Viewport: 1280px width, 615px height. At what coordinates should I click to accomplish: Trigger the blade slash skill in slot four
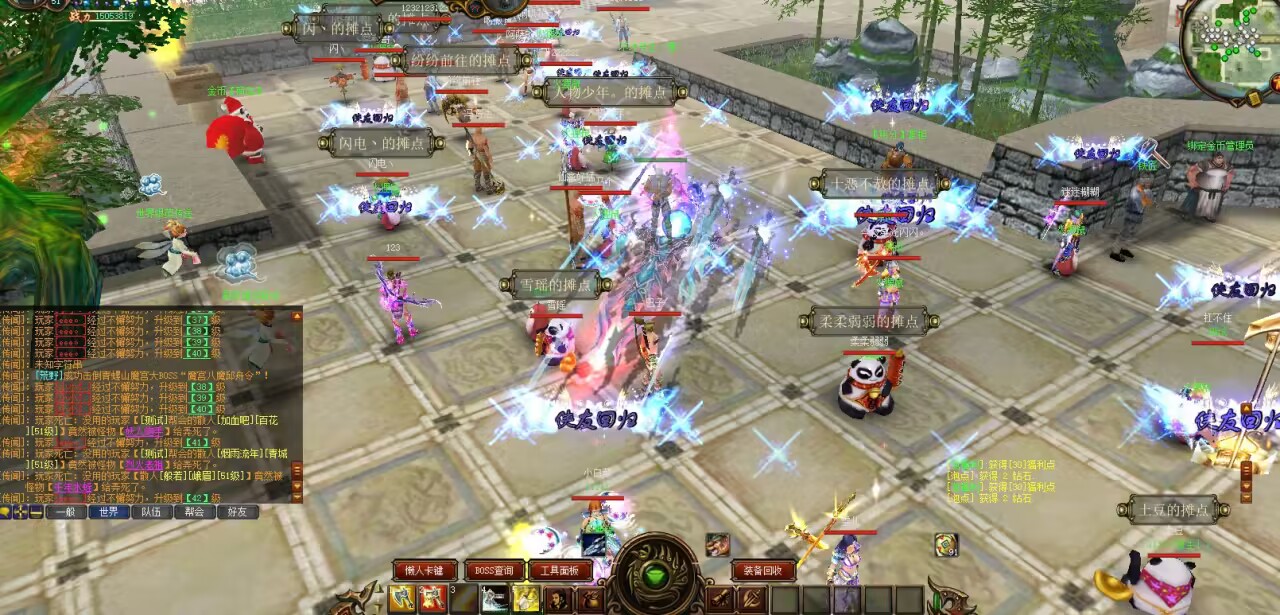click(x=495, y=598)
